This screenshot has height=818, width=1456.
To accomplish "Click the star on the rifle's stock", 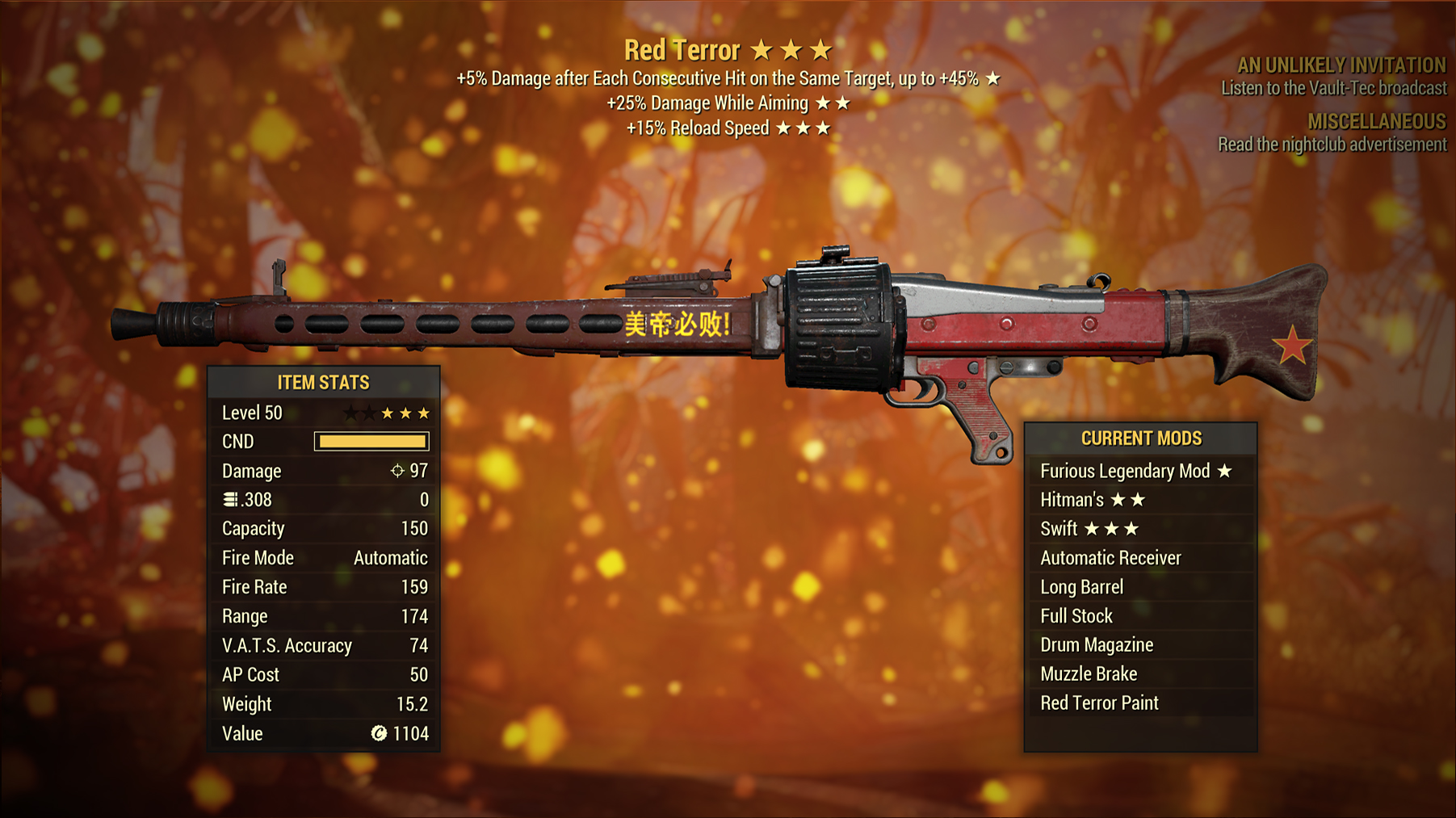I will click(x=1294, y=344).
